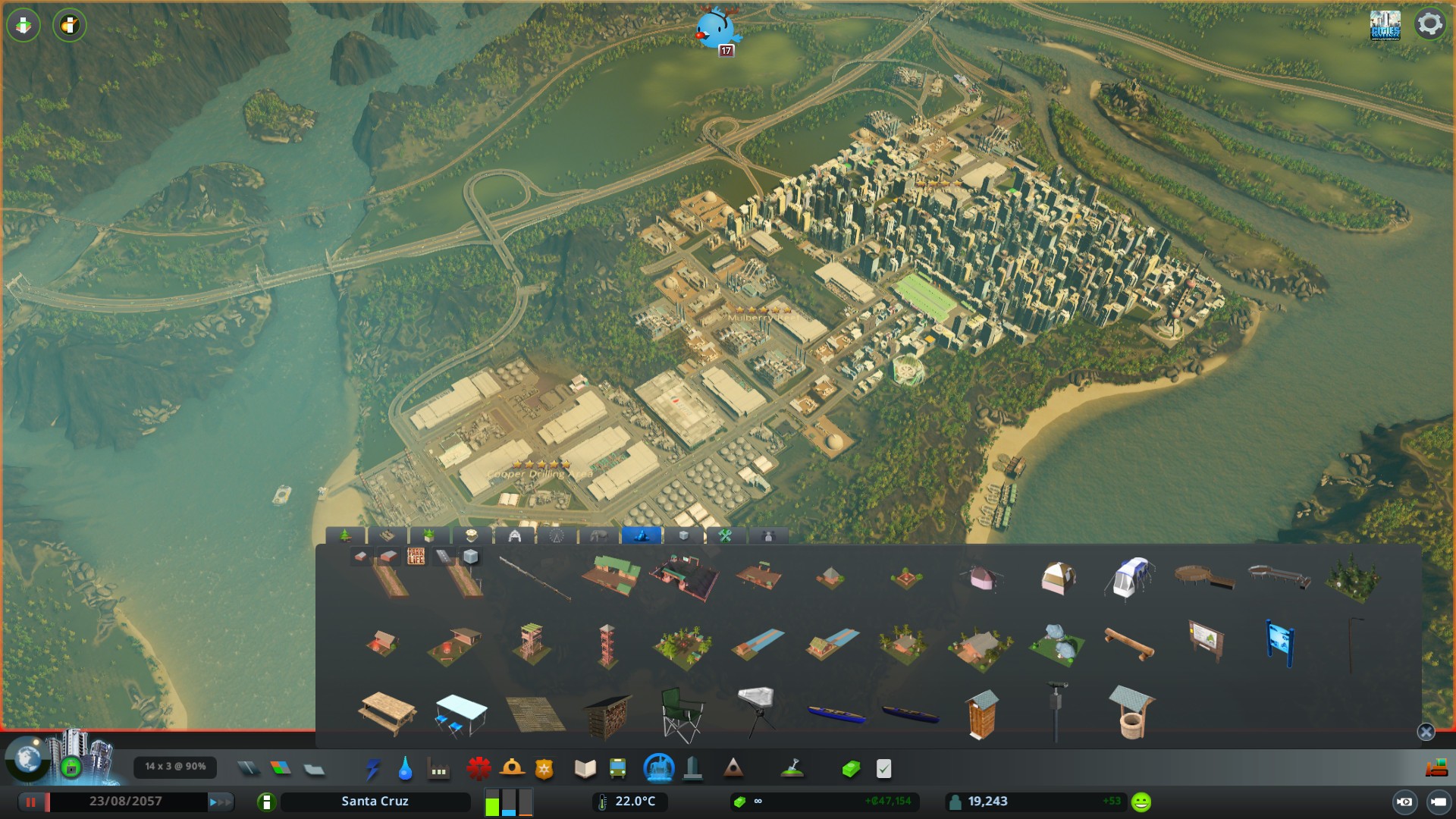The image size is (1456, 819).
Task: Select the wooden picnic table asset
Action: pyautogui.click(x=387, y=713)
